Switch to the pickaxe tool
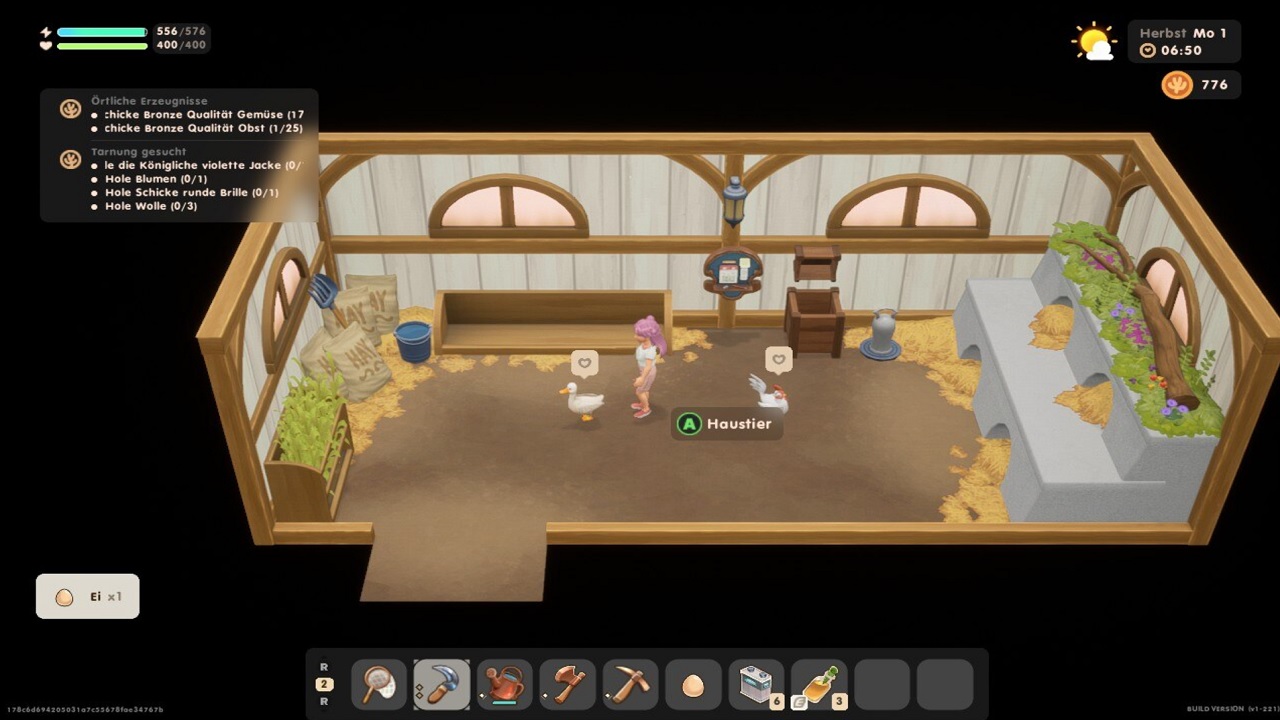1280x720 pixels. tap(630, 685)
